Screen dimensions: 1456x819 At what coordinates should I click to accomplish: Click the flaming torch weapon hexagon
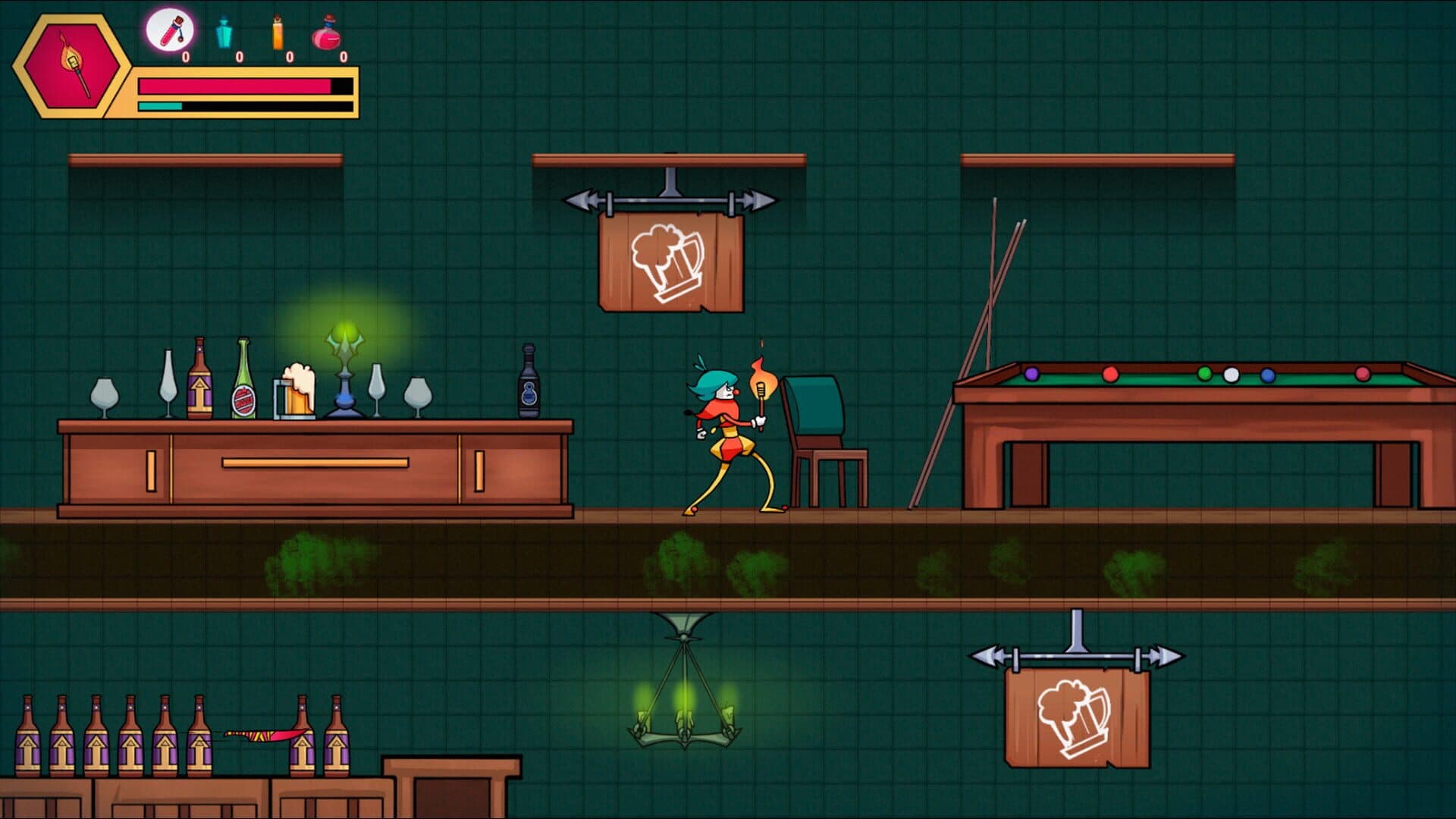pyautogui.click(x=72, y=67)
